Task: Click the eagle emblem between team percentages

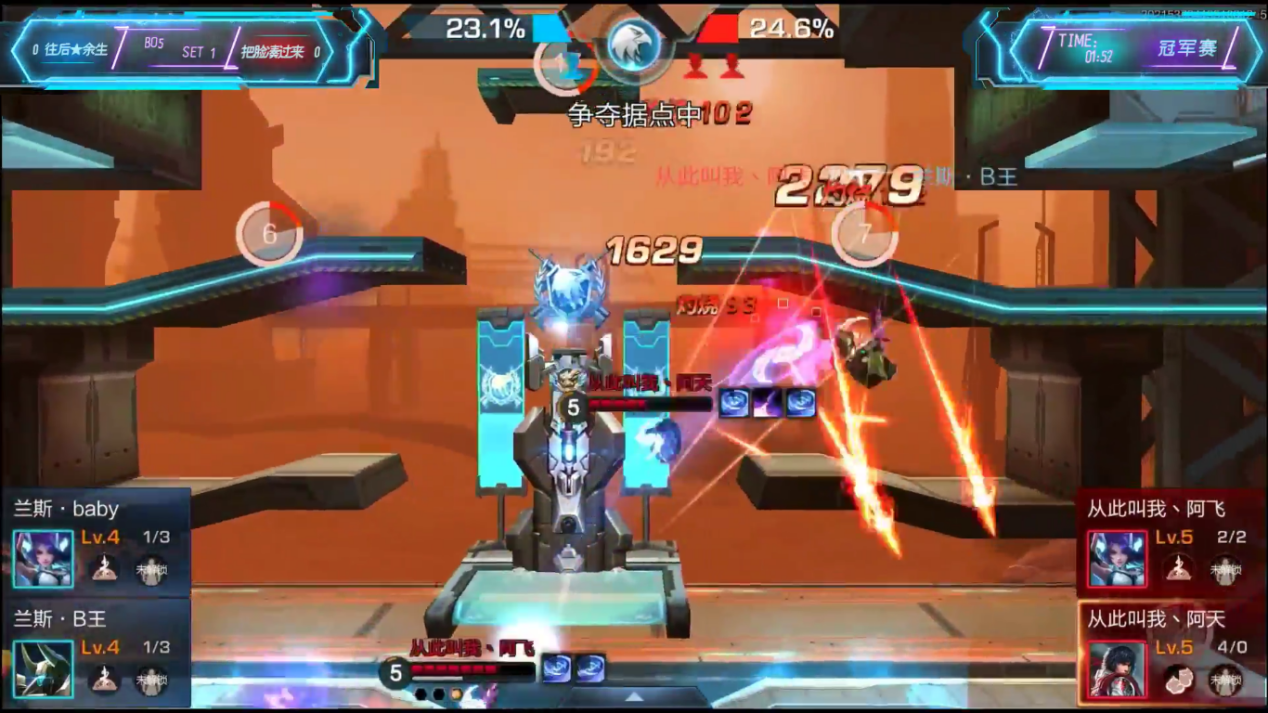Action: pos(634,46)
